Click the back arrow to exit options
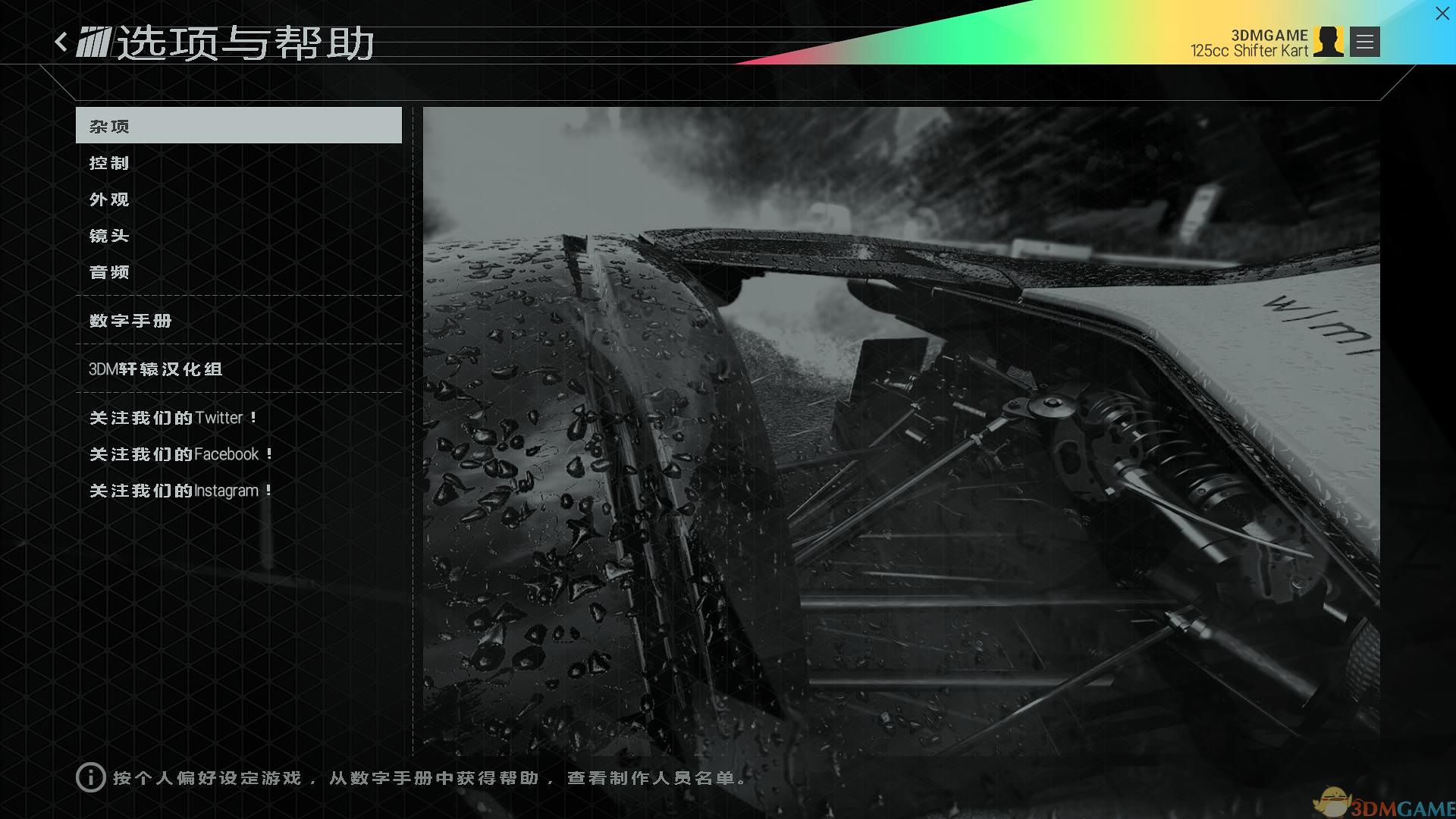The width and height of the screenshot is (1456, 819). [61, 42]
